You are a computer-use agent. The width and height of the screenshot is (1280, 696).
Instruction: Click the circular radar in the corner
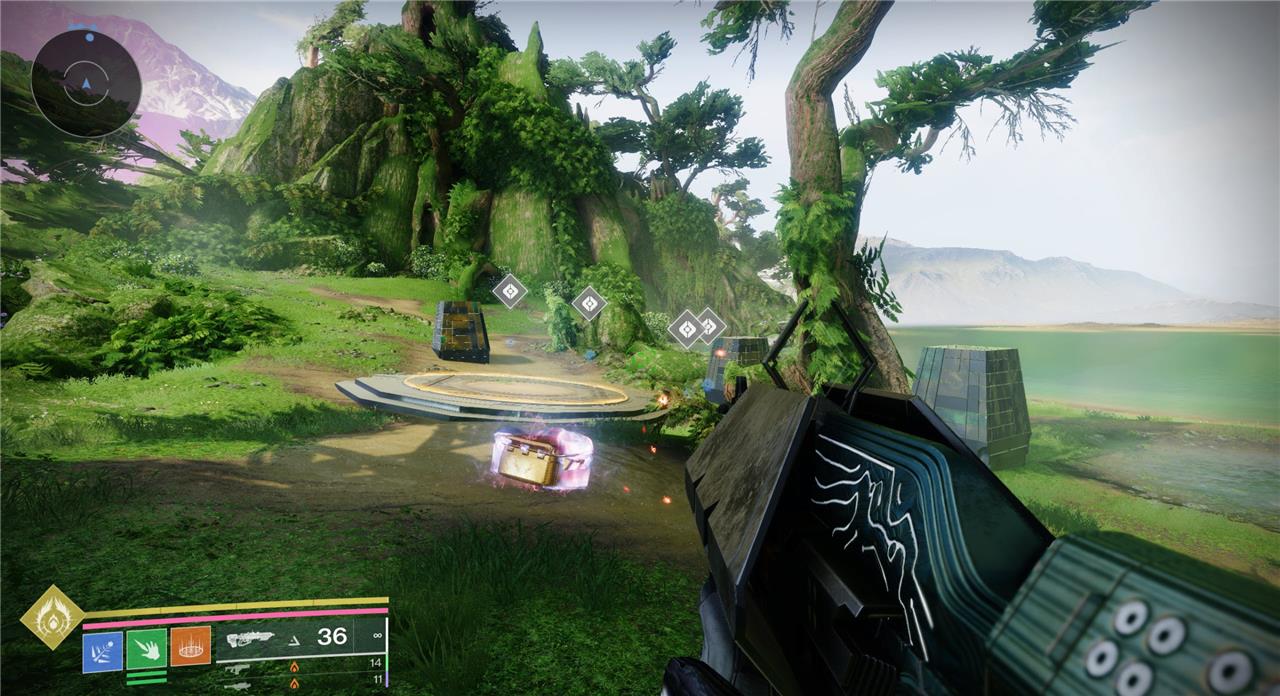pyautogui.click(x=85, y=82)
